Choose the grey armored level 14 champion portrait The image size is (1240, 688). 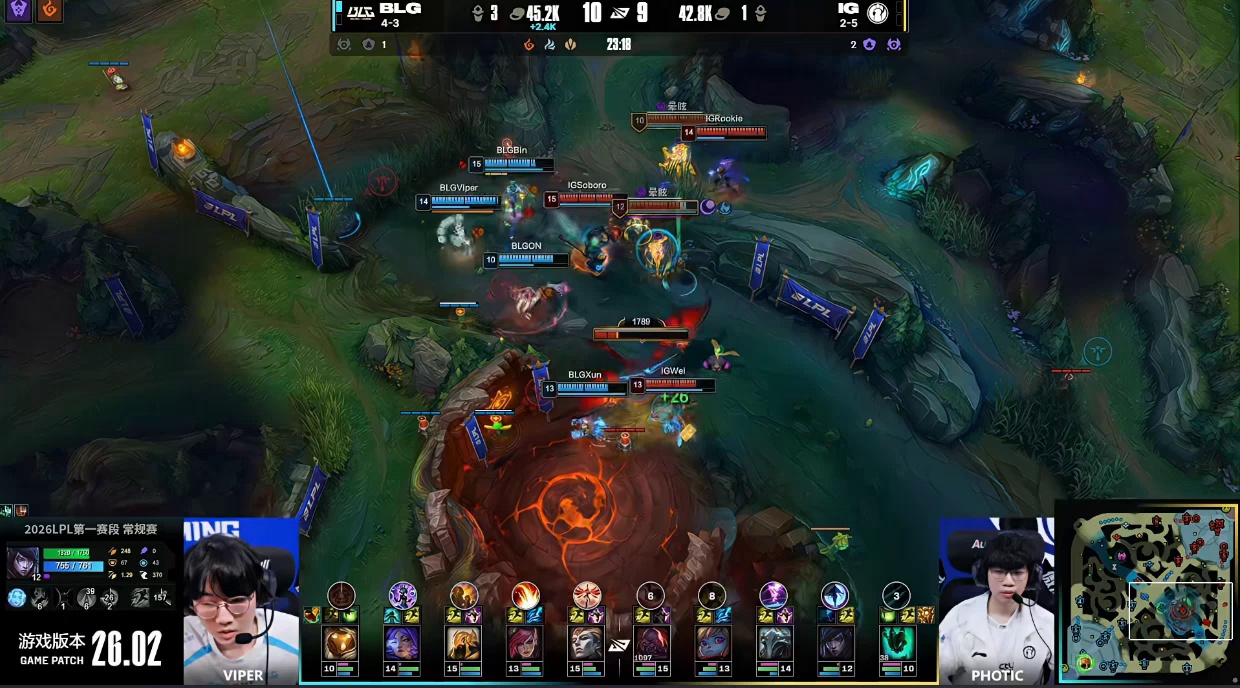coord(773,642)
